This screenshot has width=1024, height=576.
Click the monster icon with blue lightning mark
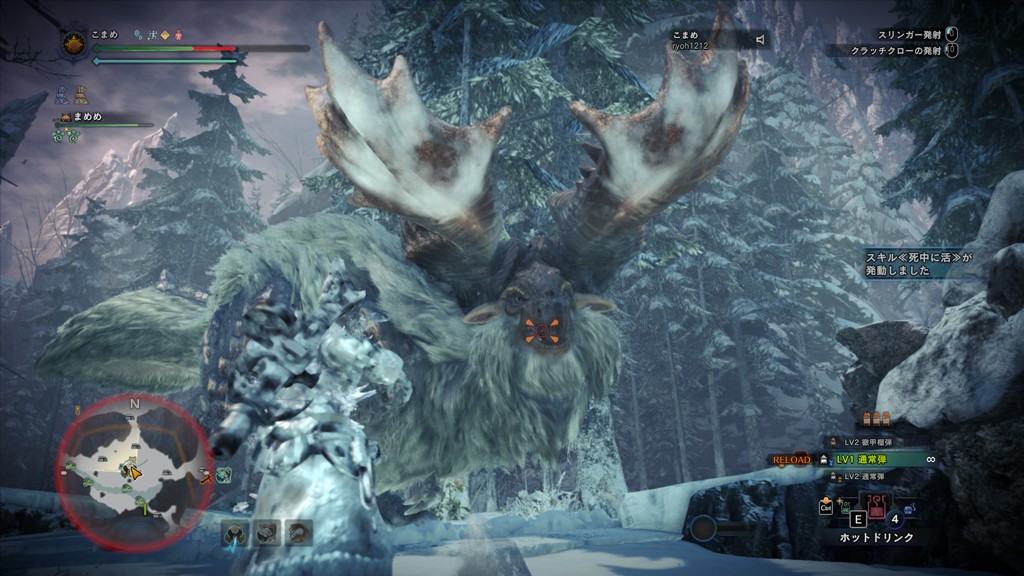click(x=236, y=532)
